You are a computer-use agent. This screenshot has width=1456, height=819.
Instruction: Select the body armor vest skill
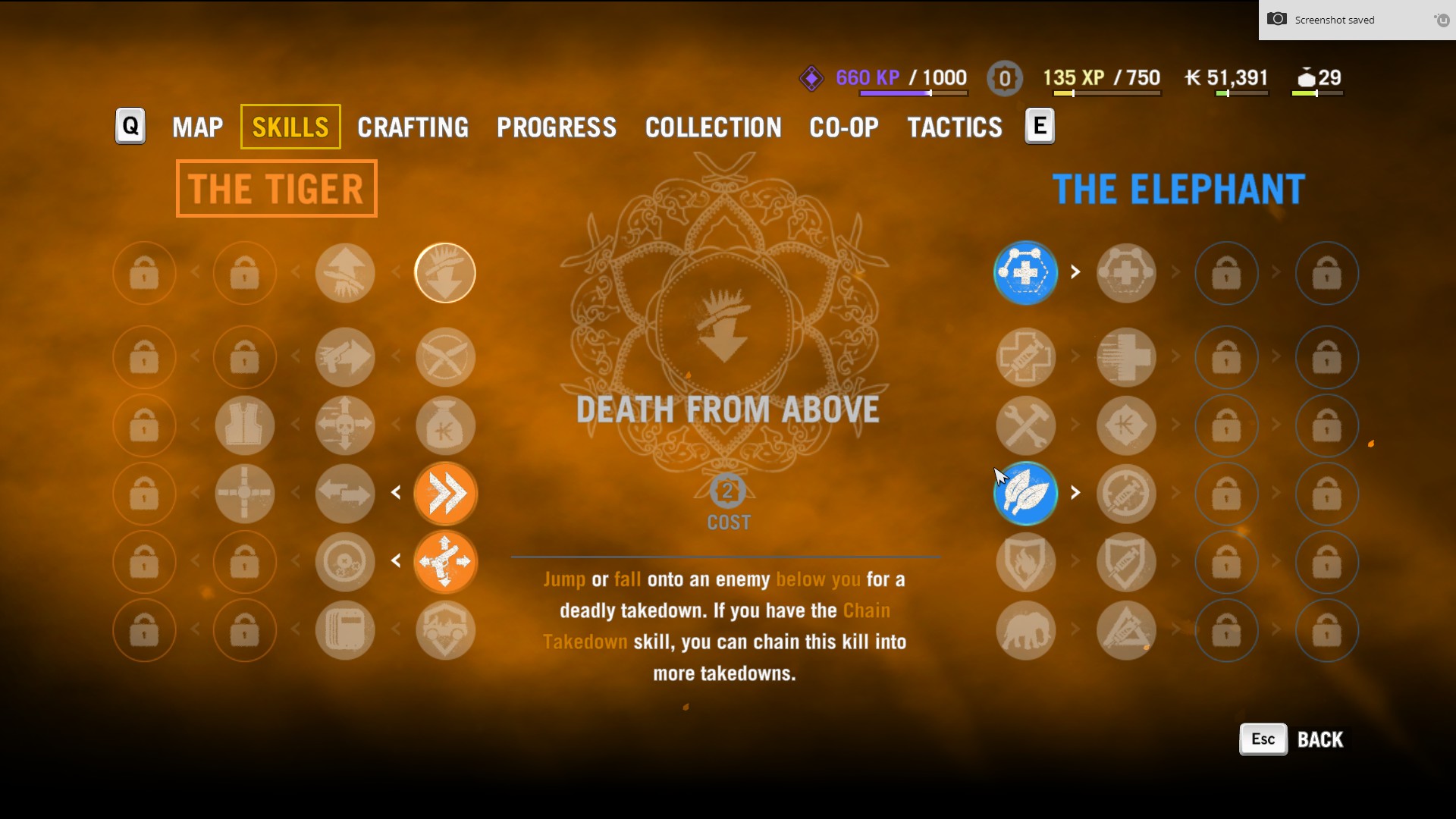245,425
